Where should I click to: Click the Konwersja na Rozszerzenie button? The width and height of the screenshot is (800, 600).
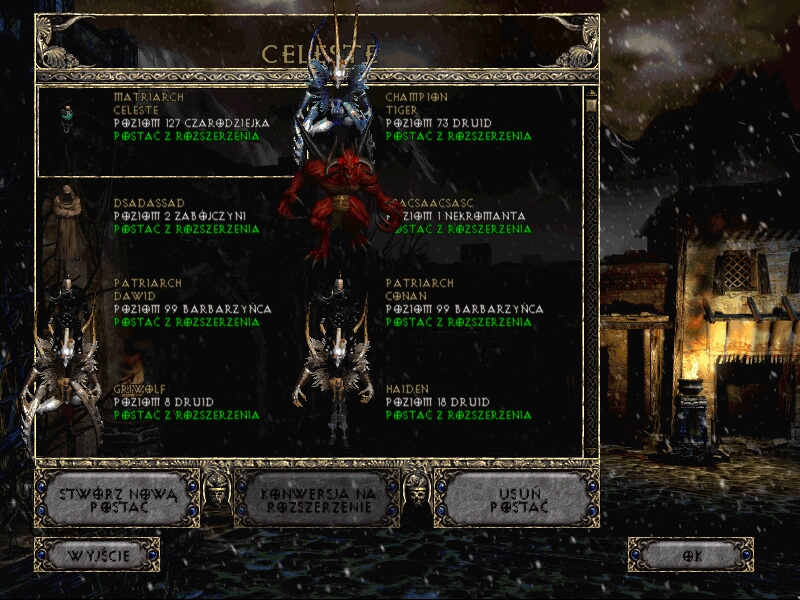[316, 500]
